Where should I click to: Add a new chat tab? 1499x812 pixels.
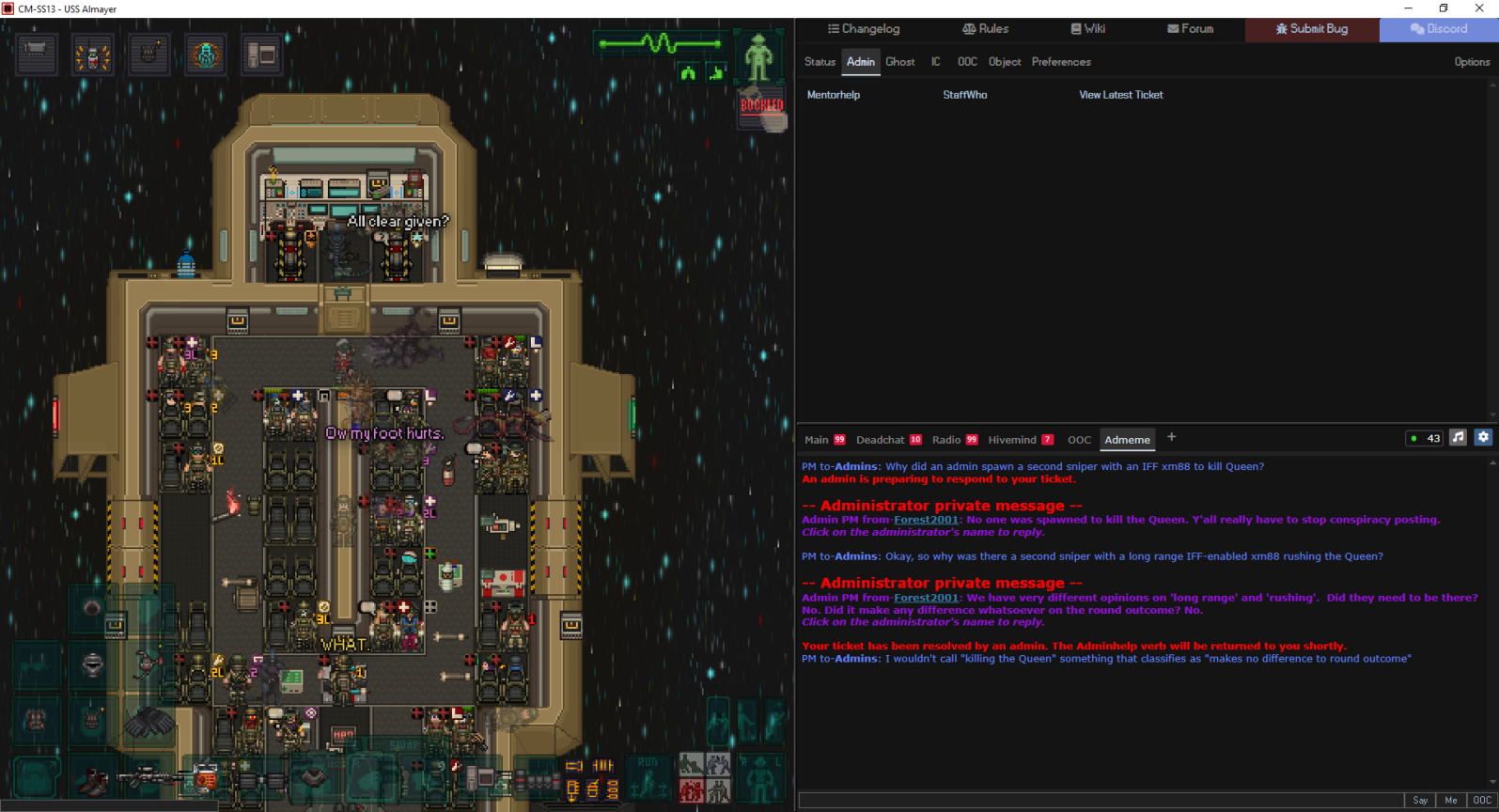pos(1171,437)
